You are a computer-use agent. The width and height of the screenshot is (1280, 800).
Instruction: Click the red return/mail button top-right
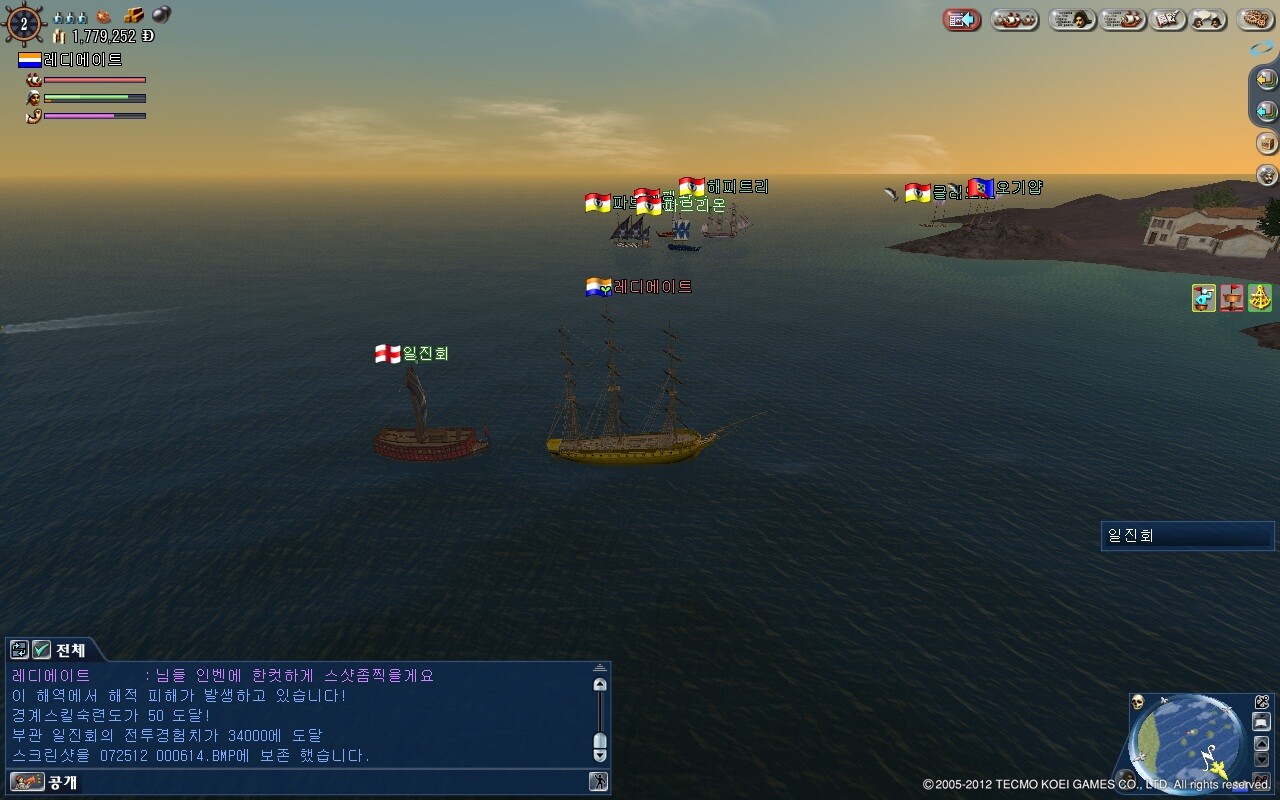(x=960, y=20)
